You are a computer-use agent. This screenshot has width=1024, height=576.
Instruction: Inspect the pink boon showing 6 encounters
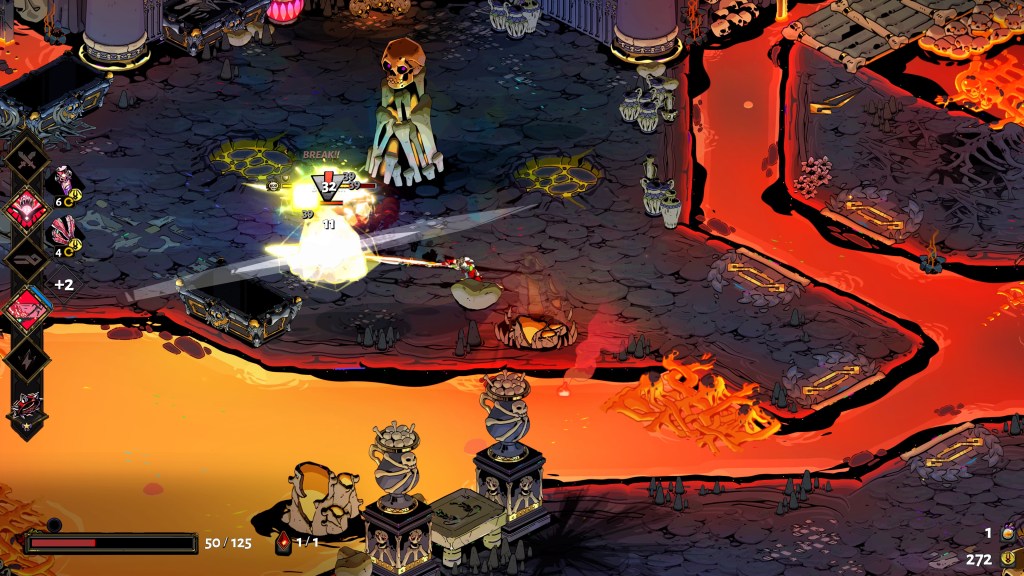coord(64,183)
